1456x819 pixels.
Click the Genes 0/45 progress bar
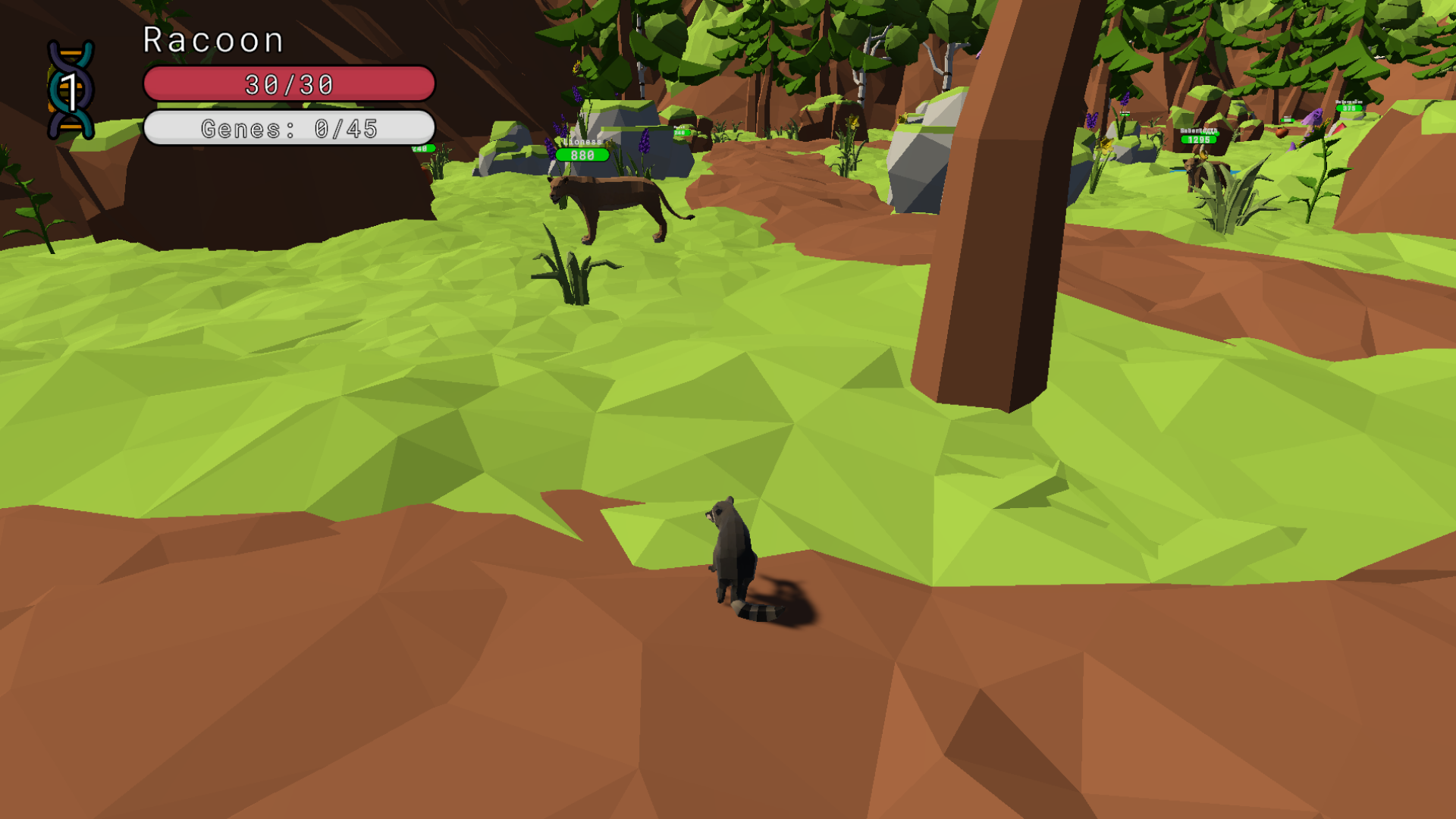tap(290, 129)
